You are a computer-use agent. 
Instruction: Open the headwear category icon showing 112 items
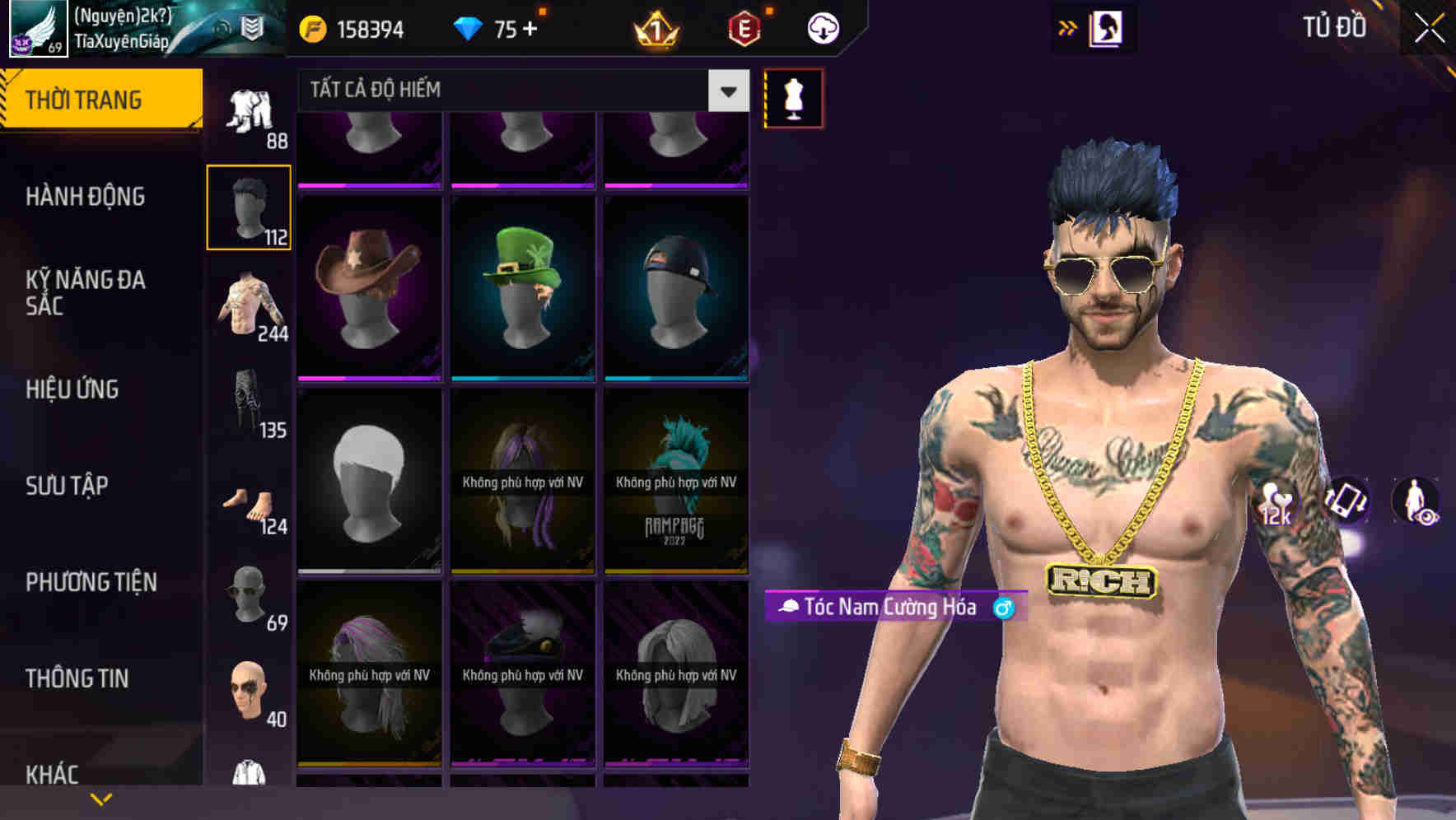(x=249, y=206)
